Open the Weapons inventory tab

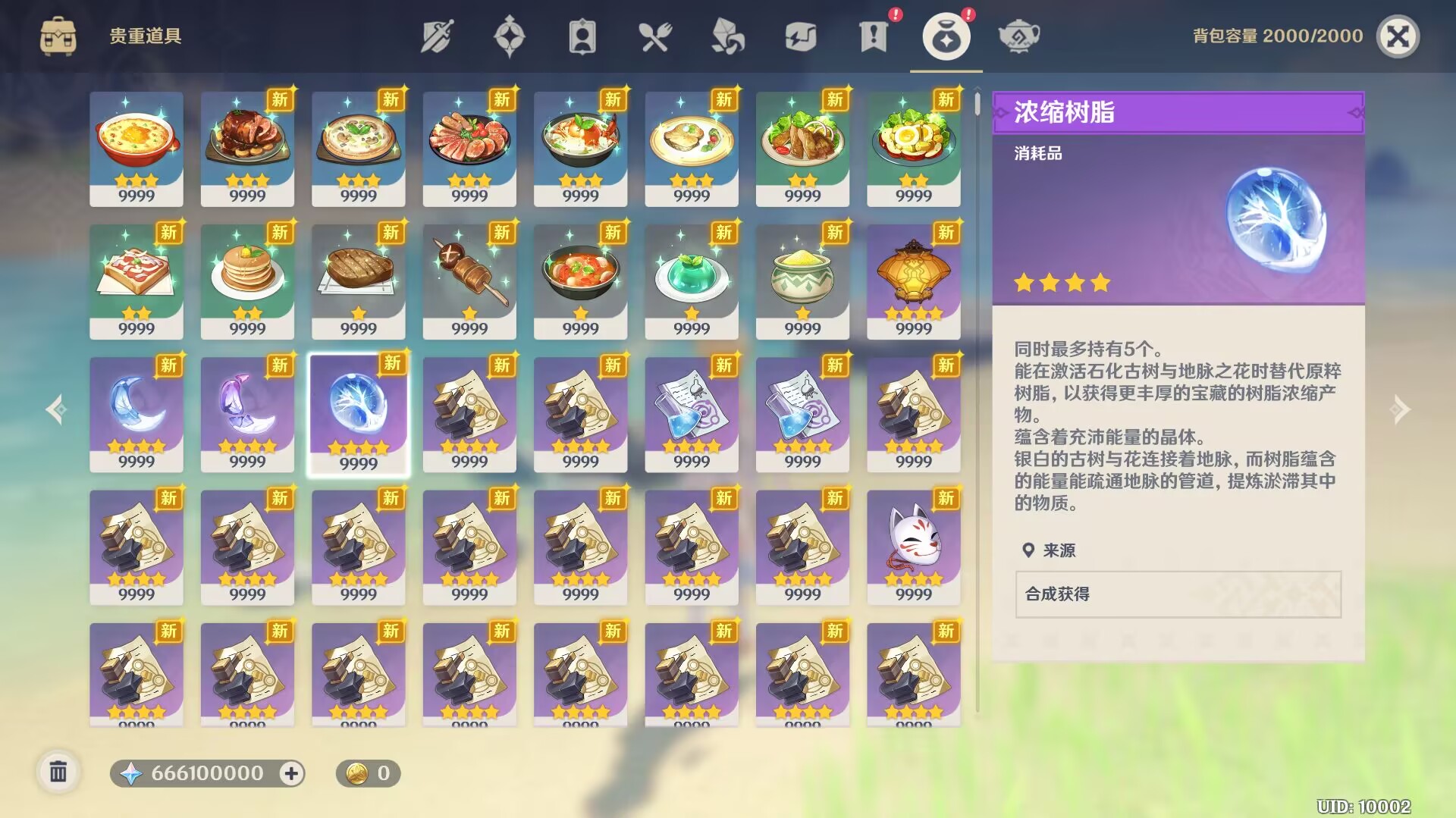438,35
